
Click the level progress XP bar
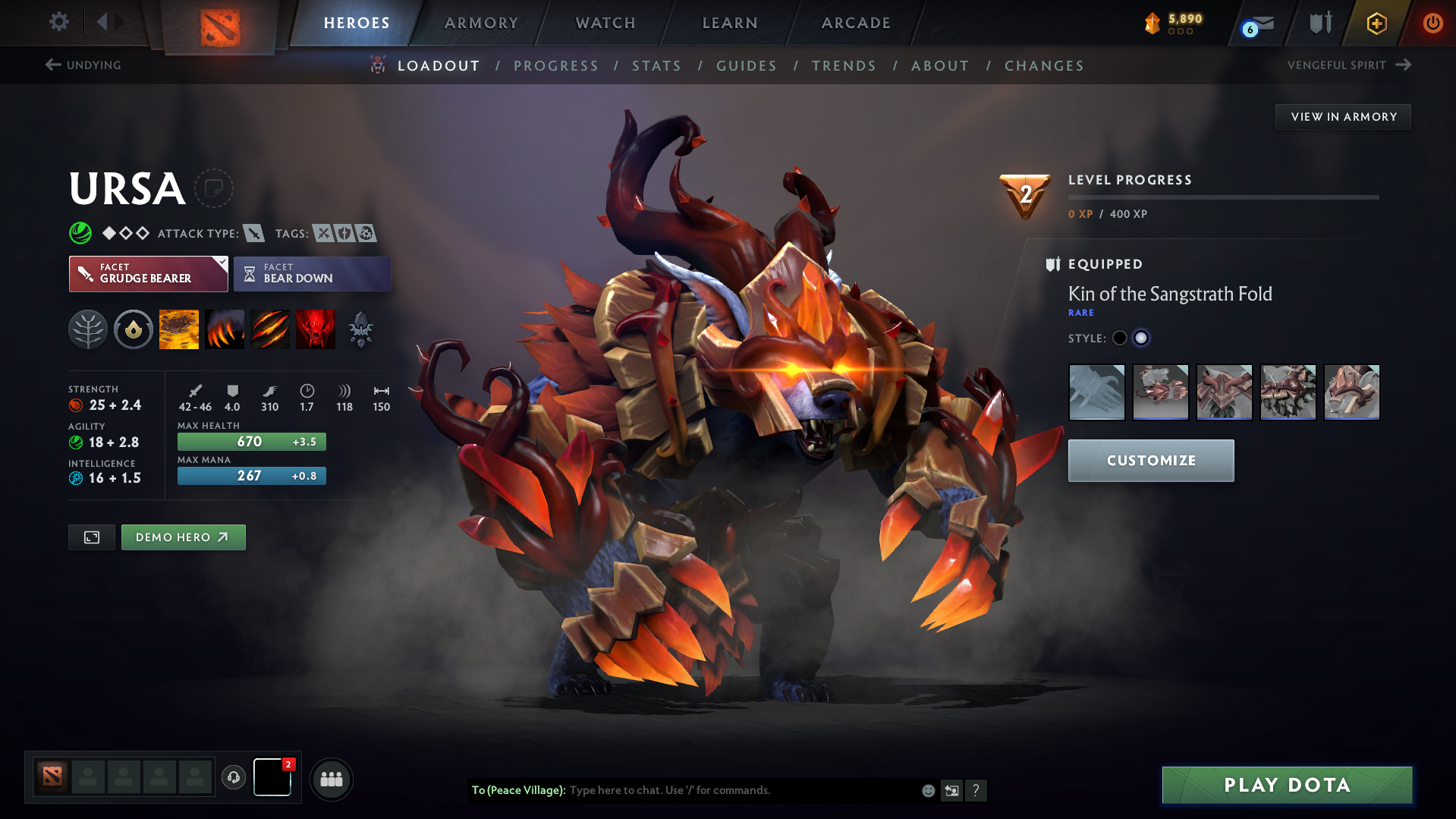click(1223, 197)
